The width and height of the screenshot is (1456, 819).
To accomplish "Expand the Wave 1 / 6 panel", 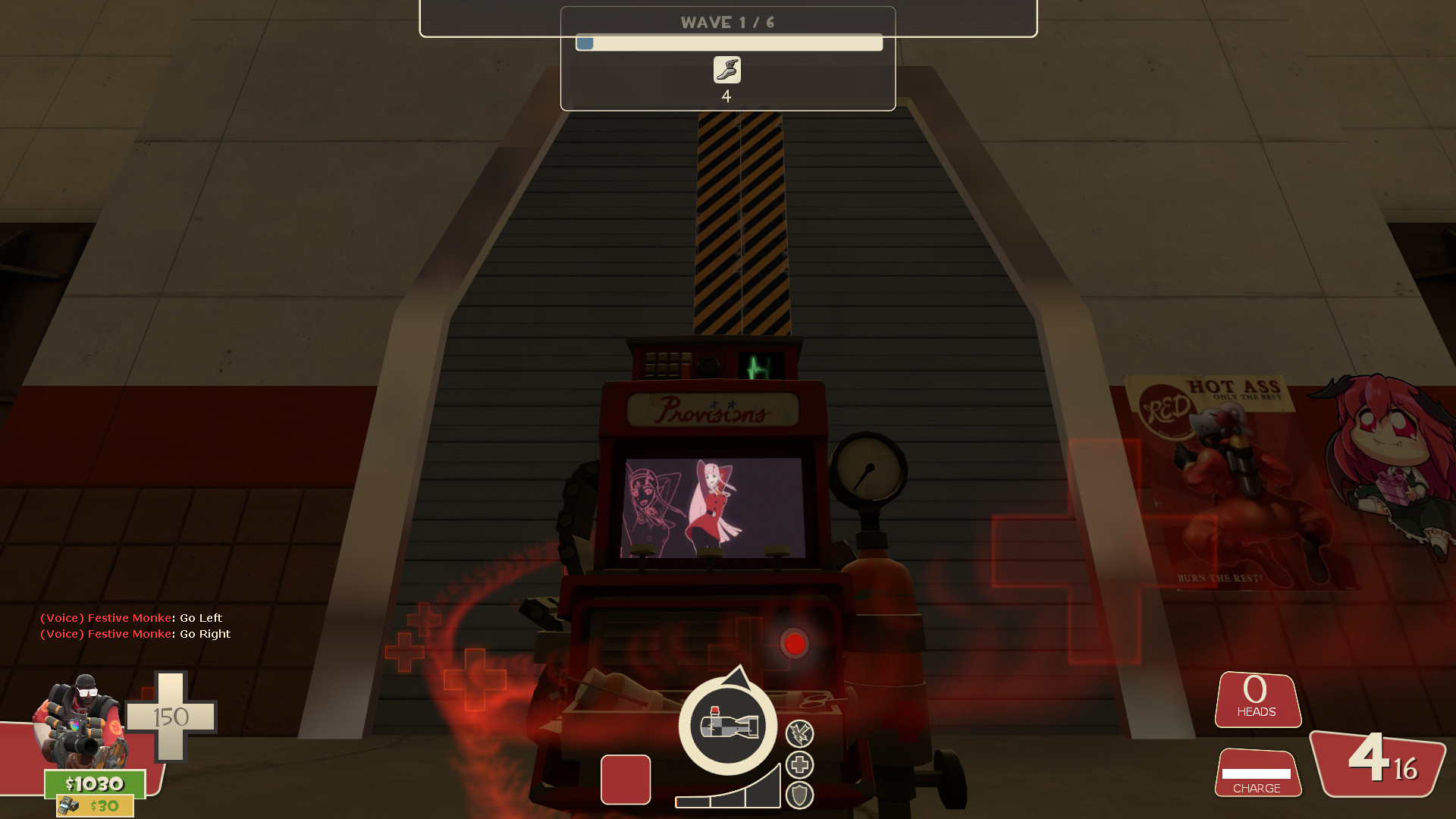I will point(726,57).
